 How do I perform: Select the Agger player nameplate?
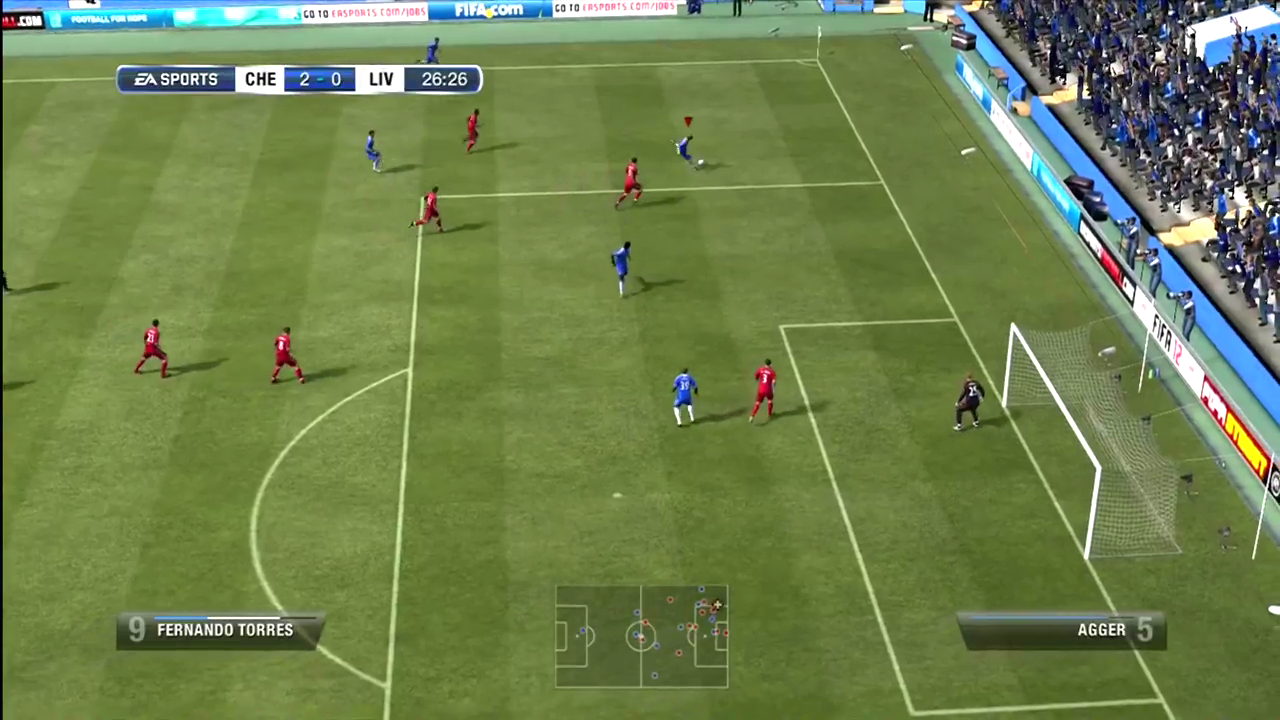click(x=1061, y=631)
